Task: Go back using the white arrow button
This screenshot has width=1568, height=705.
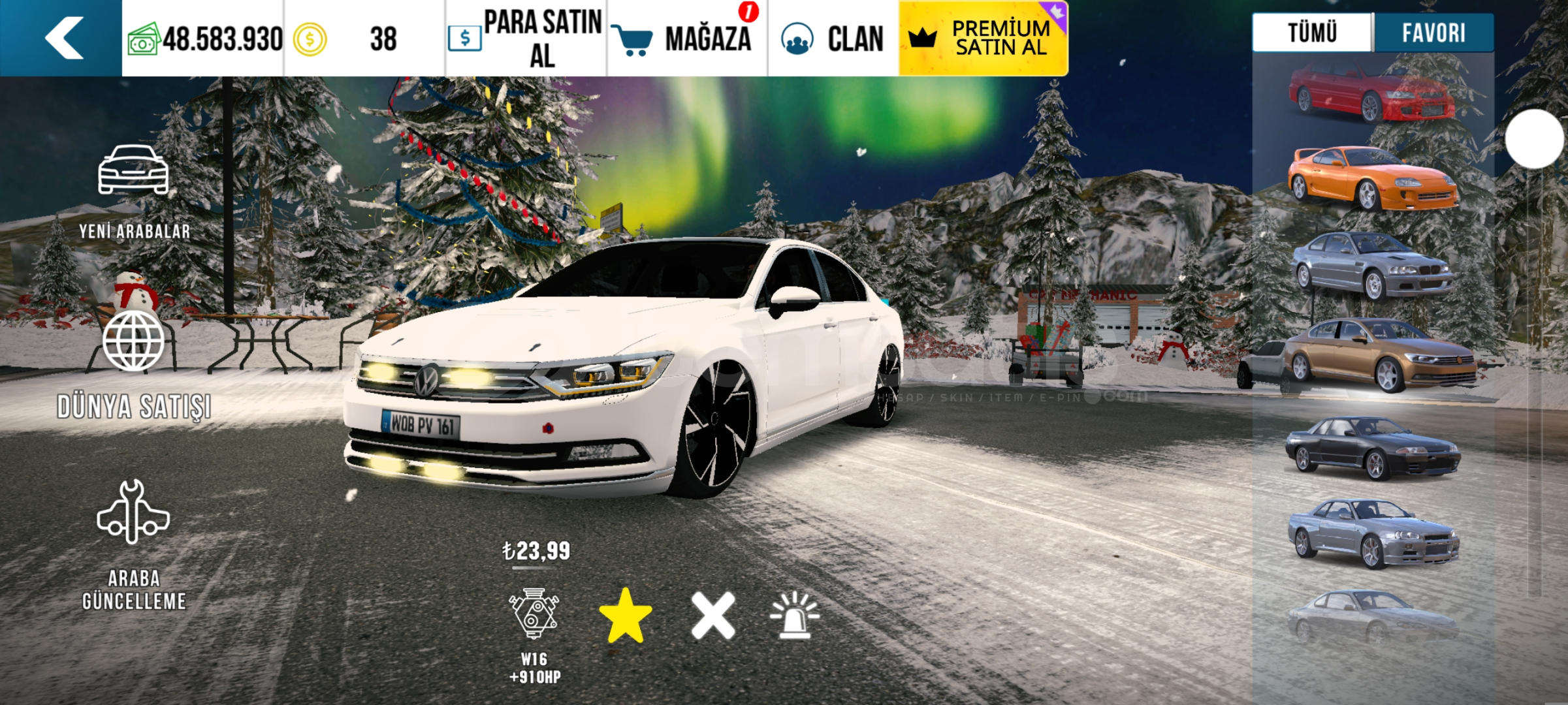Action: pyautogui.click(x=63, y=38)
